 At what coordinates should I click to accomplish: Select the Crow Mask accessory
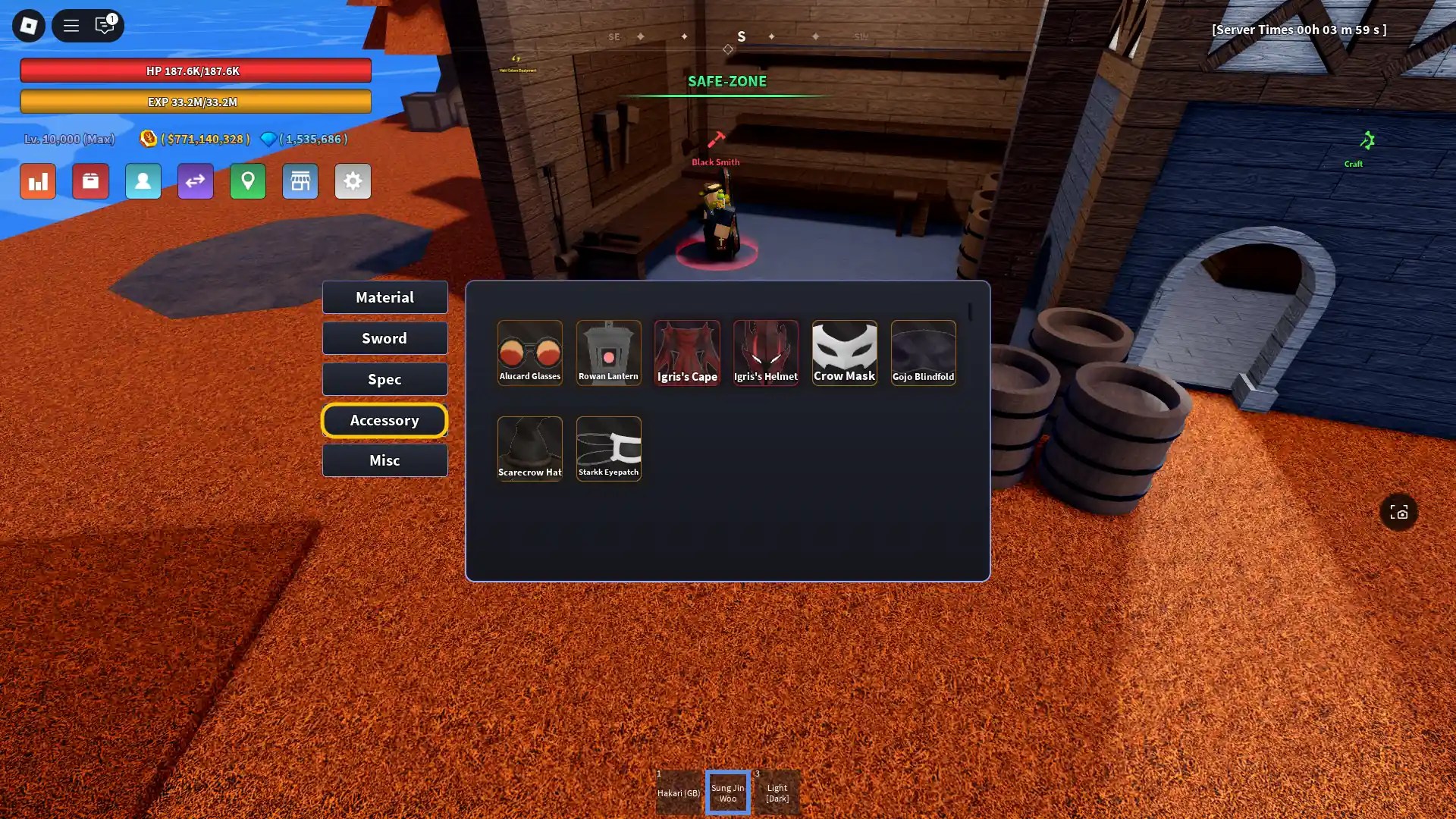tap(844, 353)
